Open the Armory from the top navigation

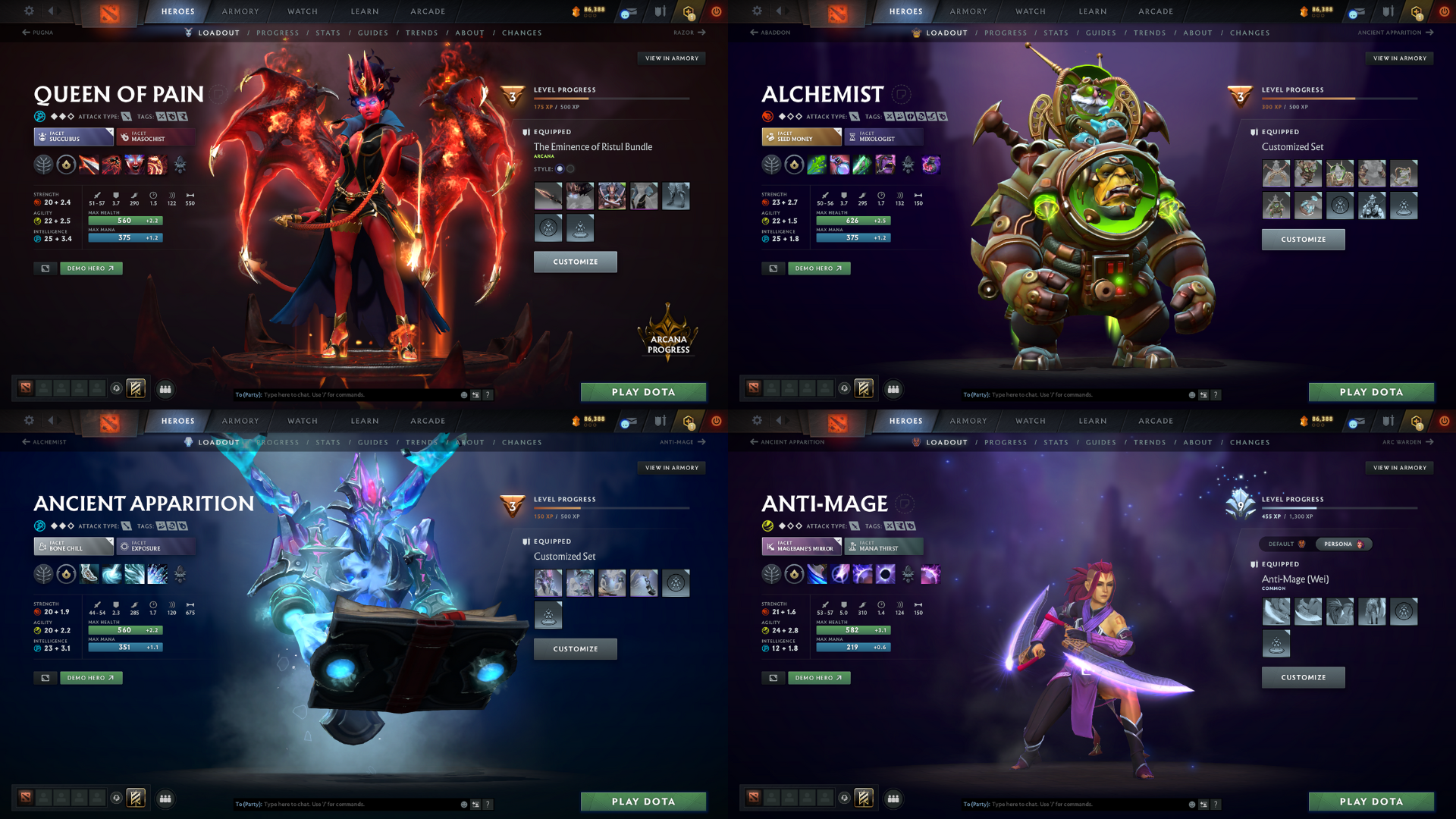240,11
